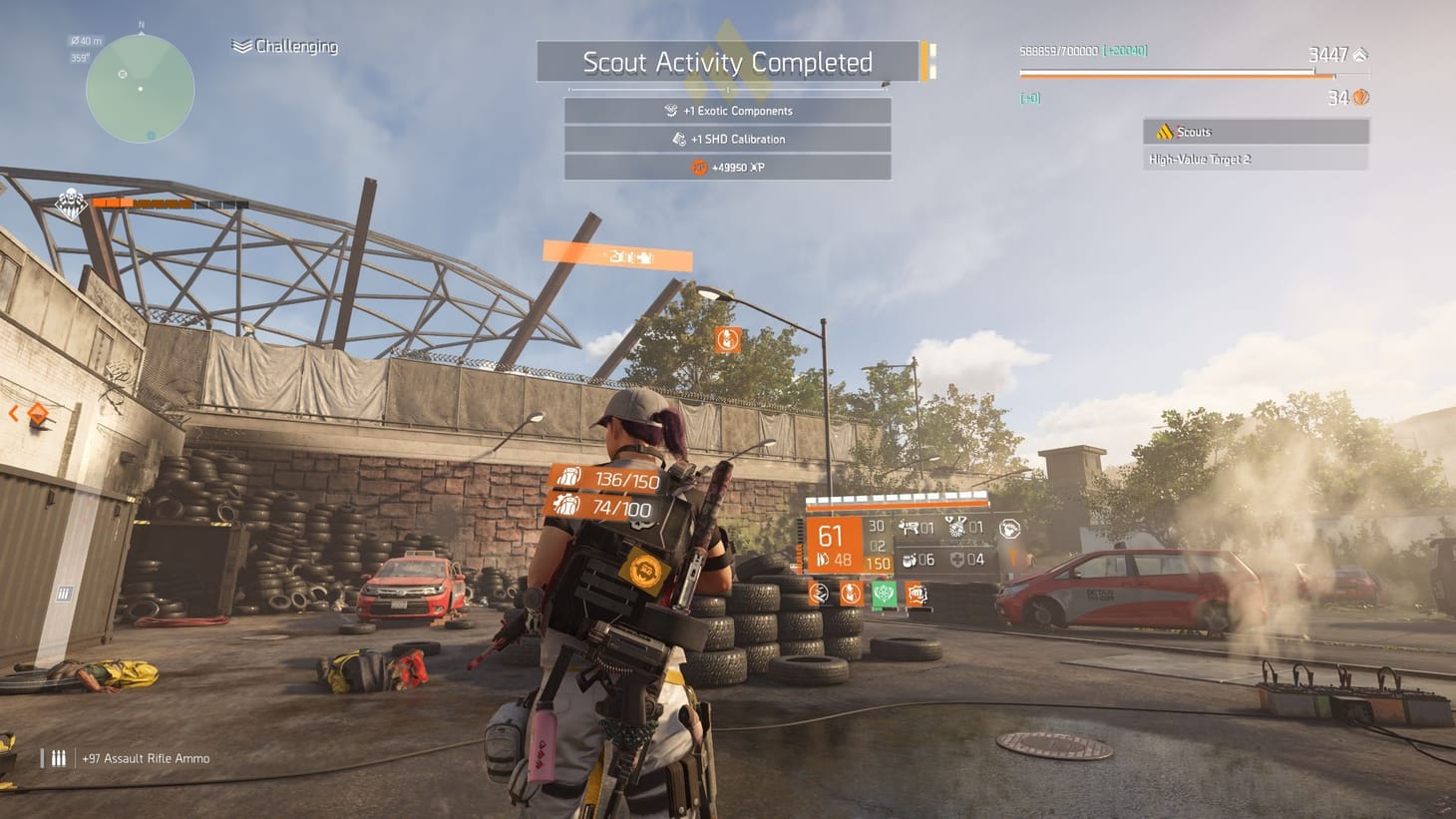Viewport: 1456px width, 819px height.
Task: Open the Scouts banner header
Action: [x=1255, y=131]
